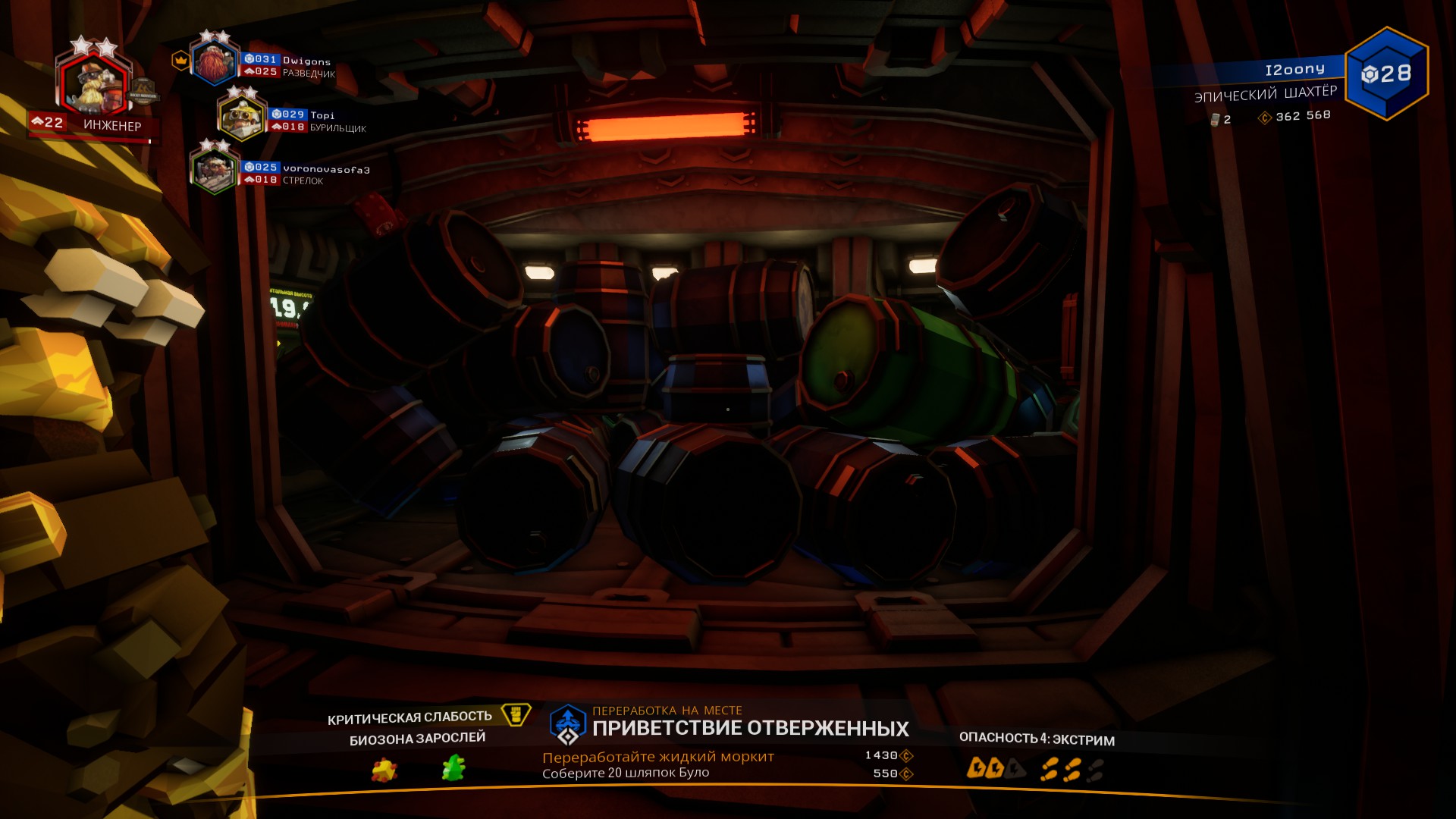
Task: Select the Соберите 20 шляпок Було objective
Action: point(626,773)
